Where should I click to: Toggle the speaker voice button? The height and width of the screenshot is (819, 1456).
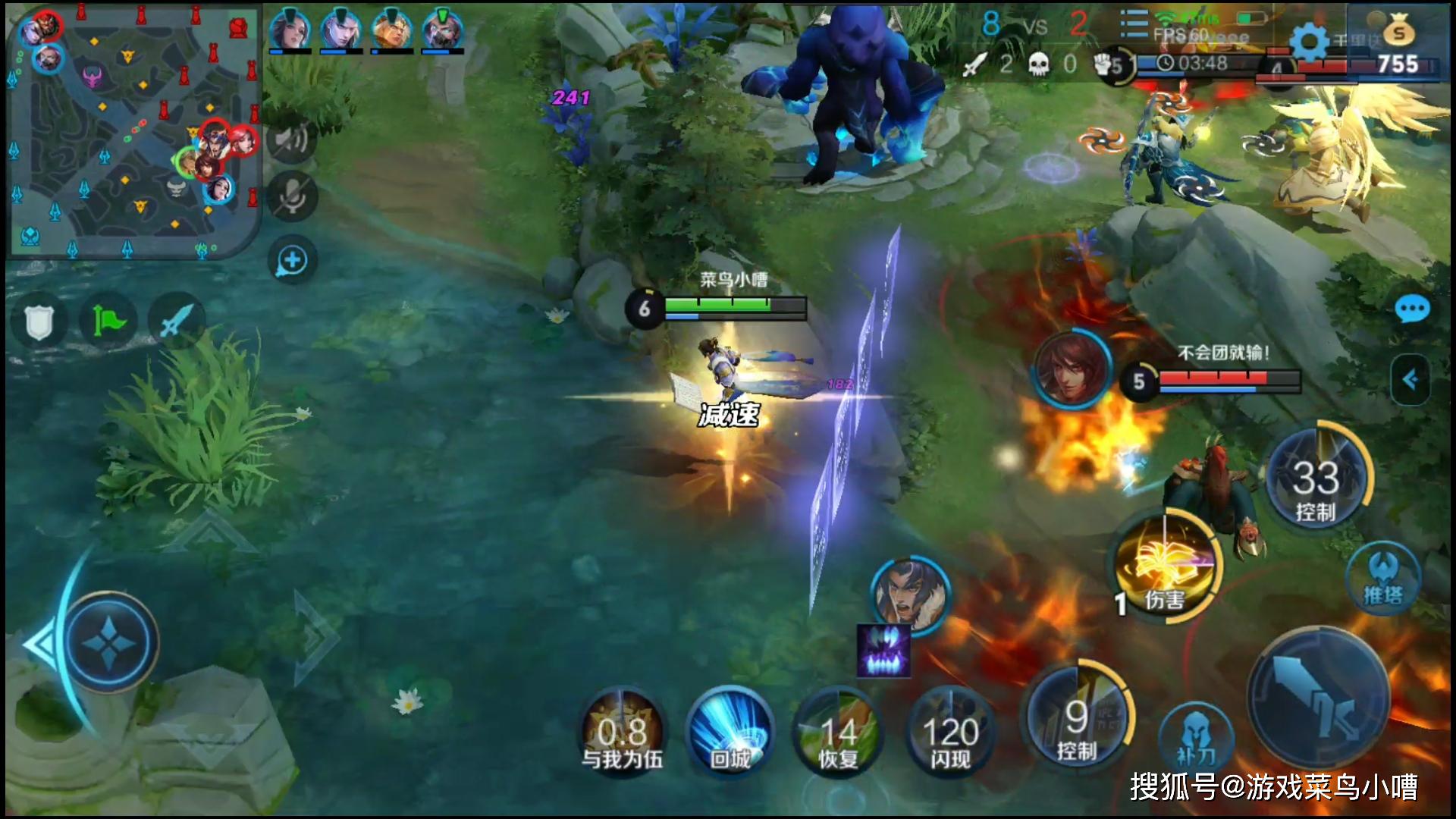point(292,140)
